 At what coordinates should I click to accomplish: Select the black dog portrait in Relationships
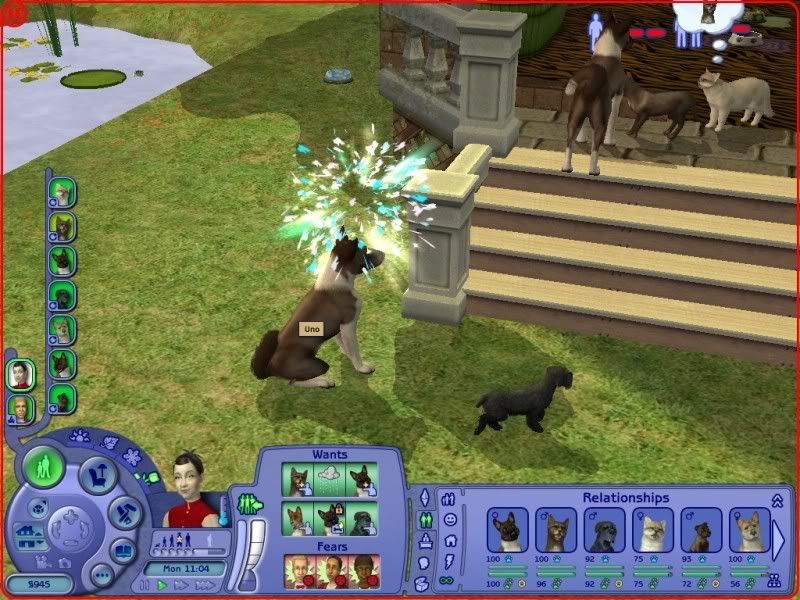coord(604,531)
